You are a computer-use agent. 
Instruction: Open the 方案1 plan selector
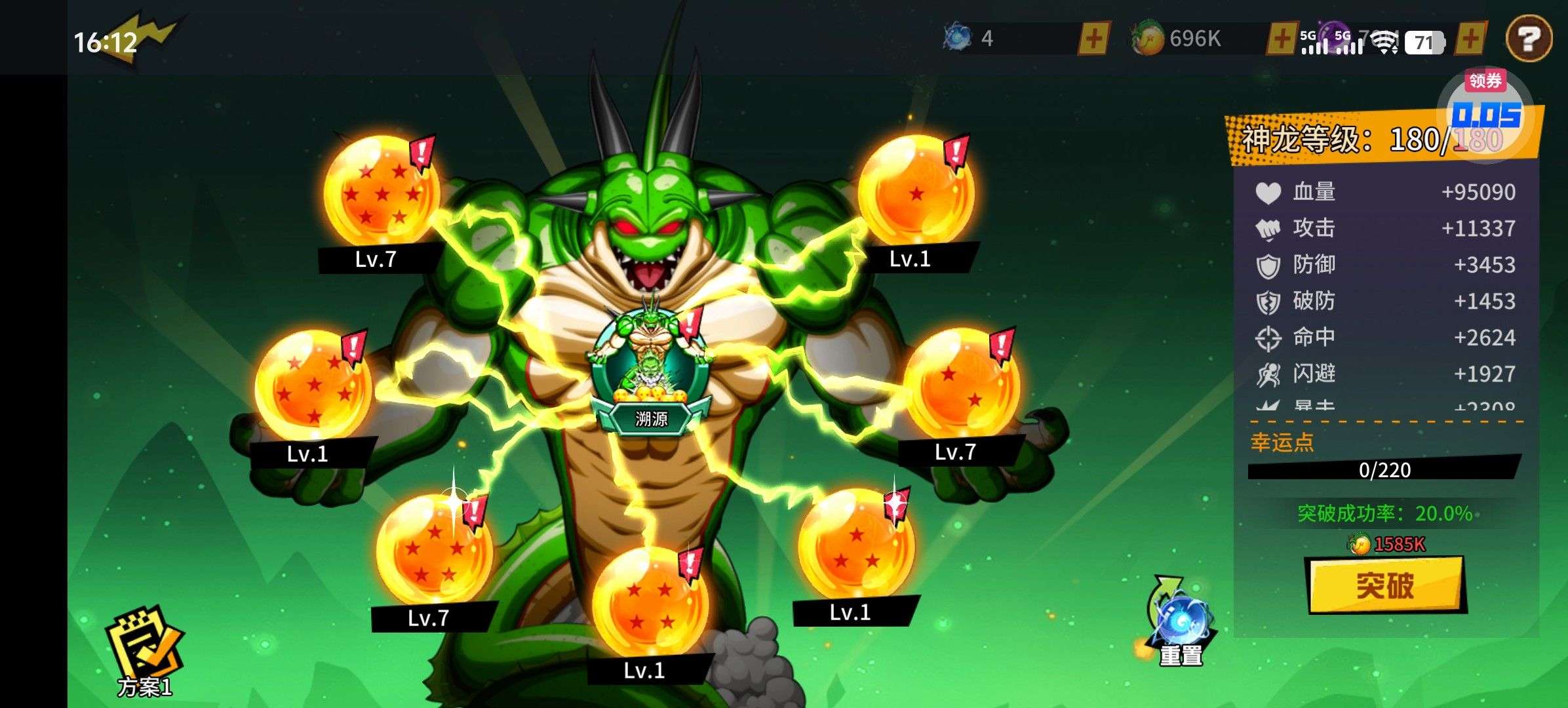tap(145, 652)
